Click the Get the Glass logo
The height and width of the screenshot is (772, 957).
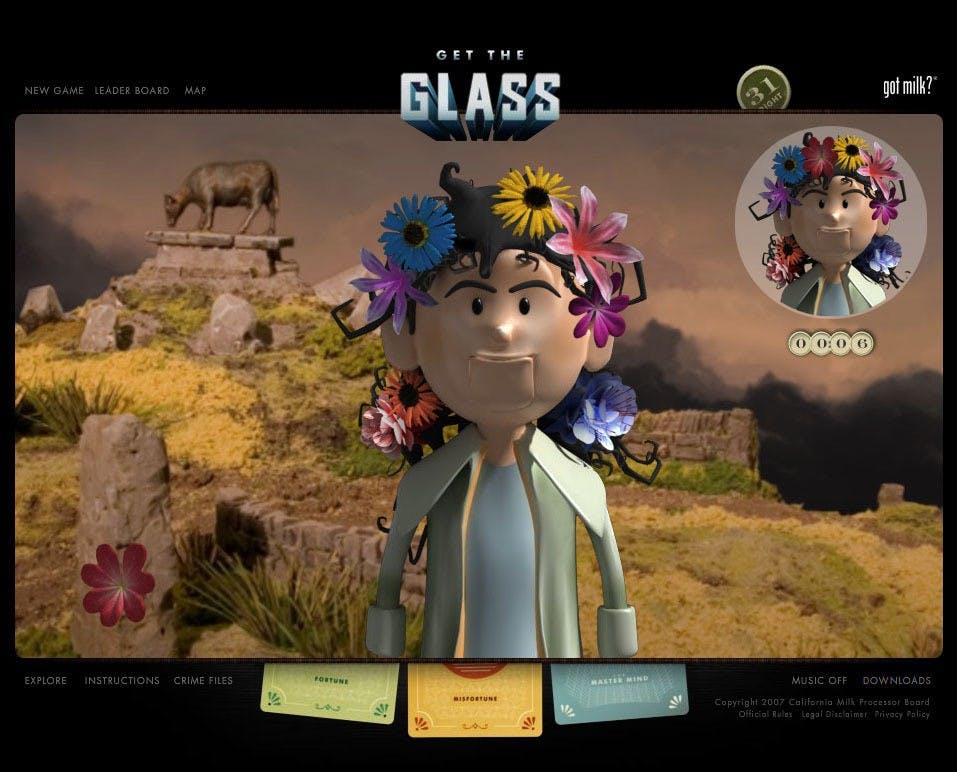click(479, 95)
